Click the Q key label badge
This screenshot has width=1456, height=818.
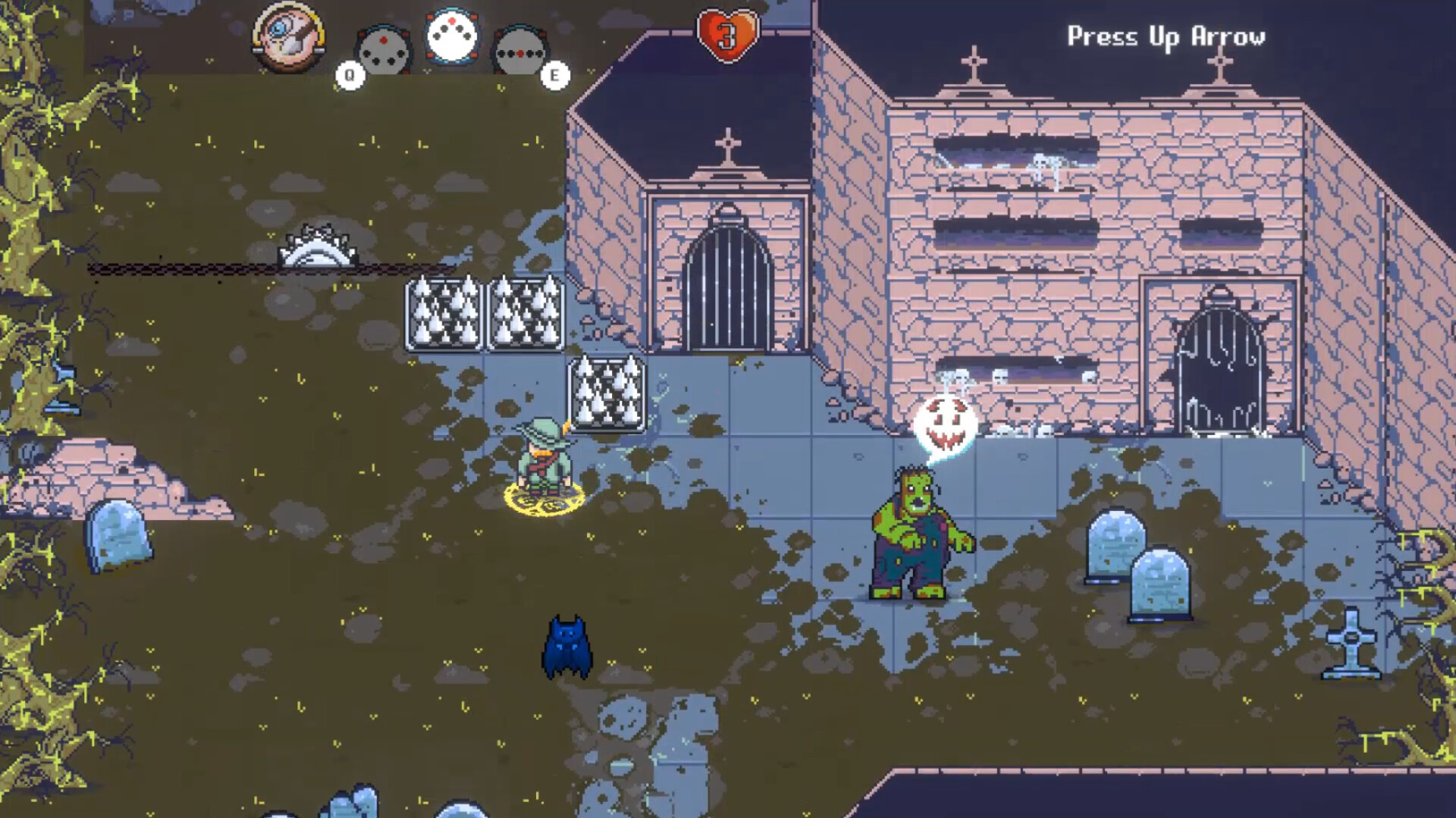click(x=349, y=74)
